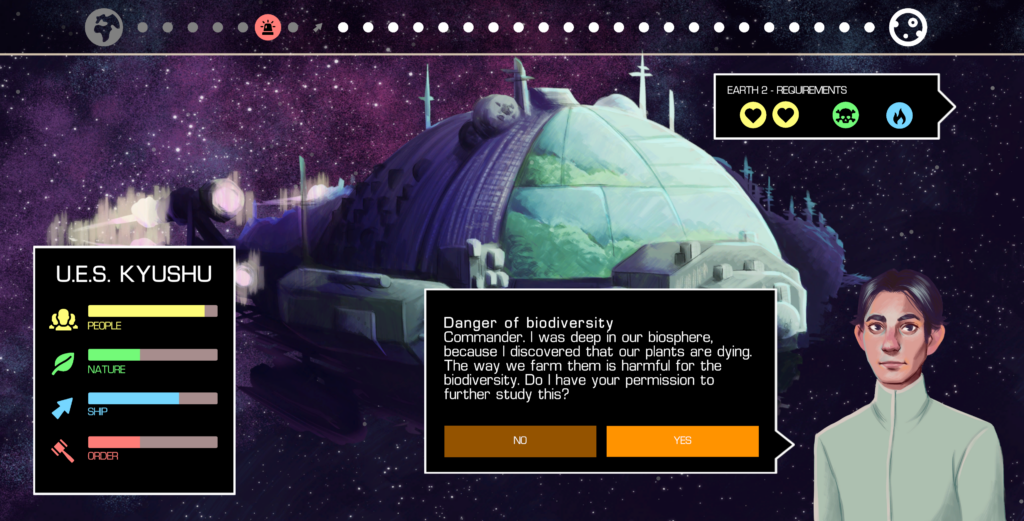
Task: Click the blue arrow Ship icon
Action: [x=63, y=407]
